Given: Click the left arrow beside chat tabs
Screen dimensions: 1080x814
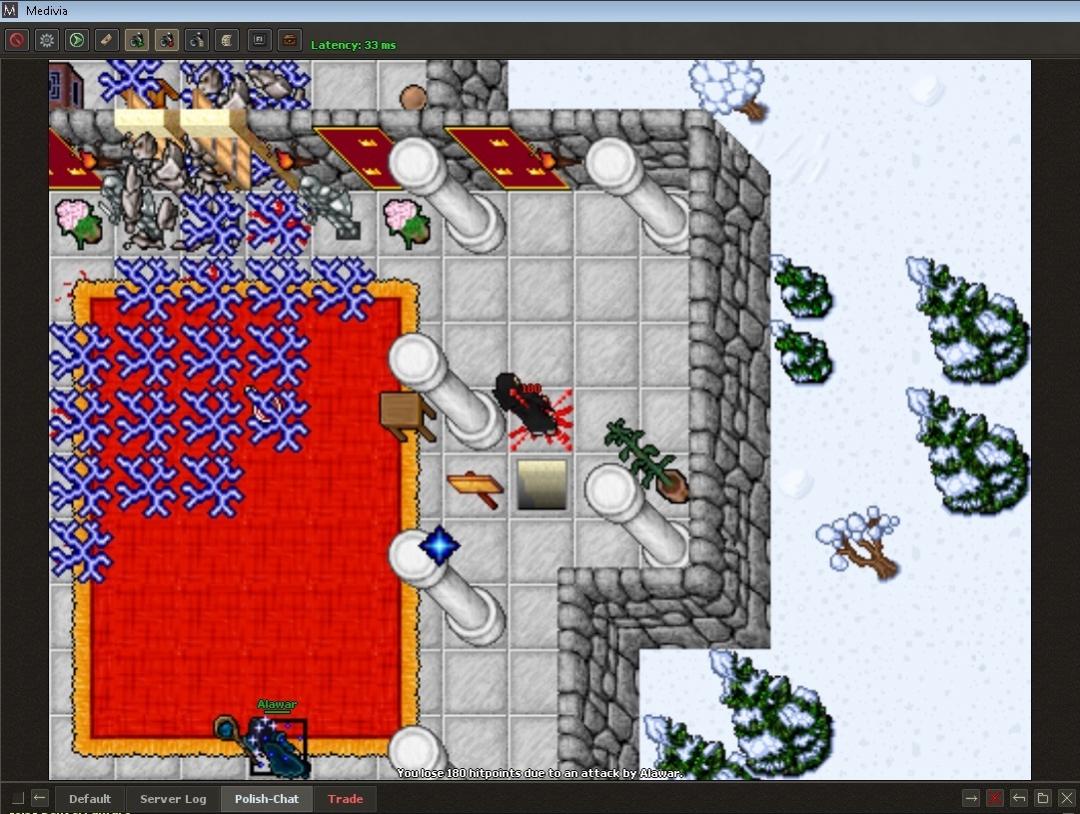Looking at the screenshot, I should [40, 797].
